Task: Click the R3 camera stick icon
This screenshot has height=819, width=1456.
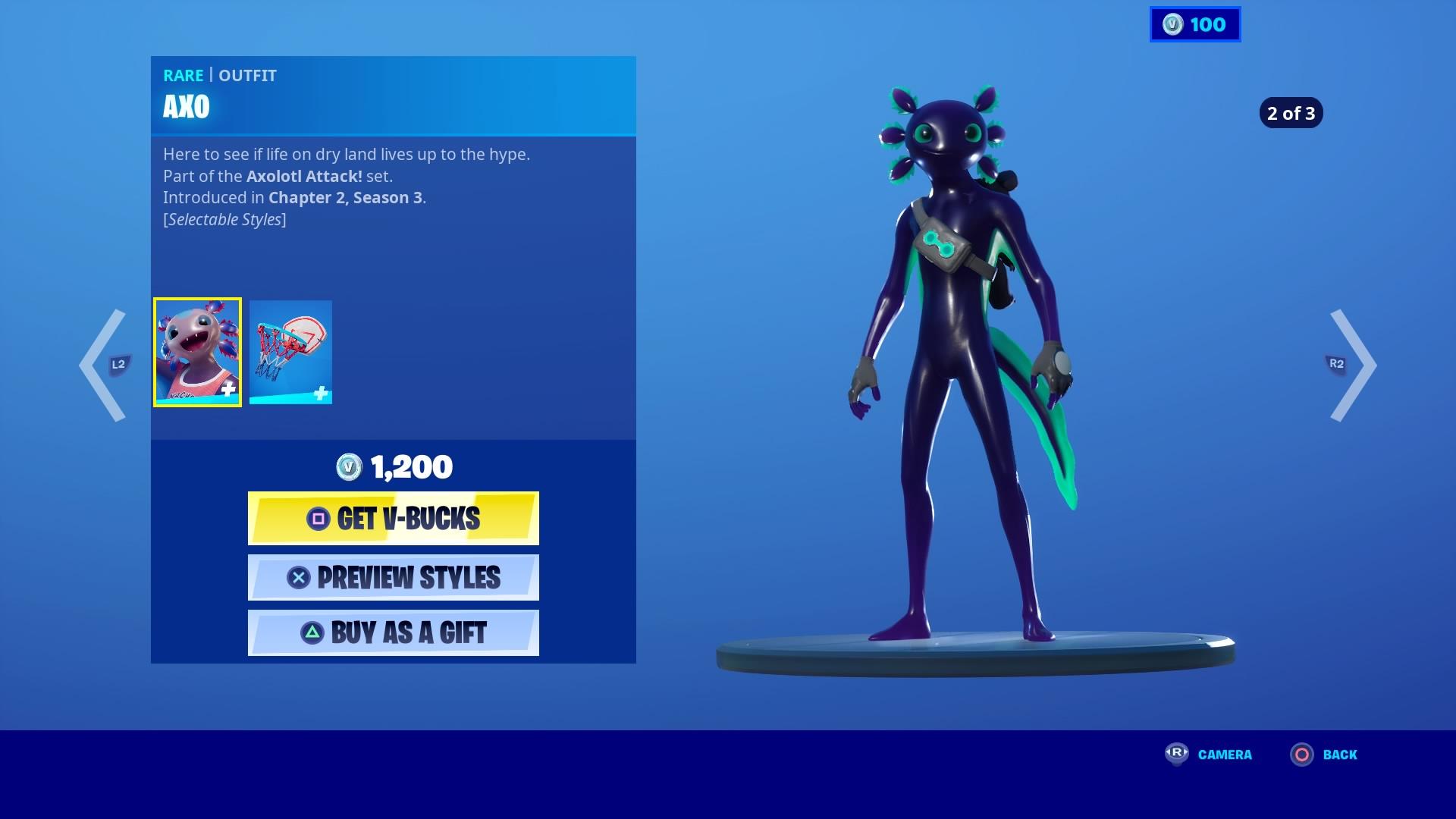Action: click(x=1175, y=755)
